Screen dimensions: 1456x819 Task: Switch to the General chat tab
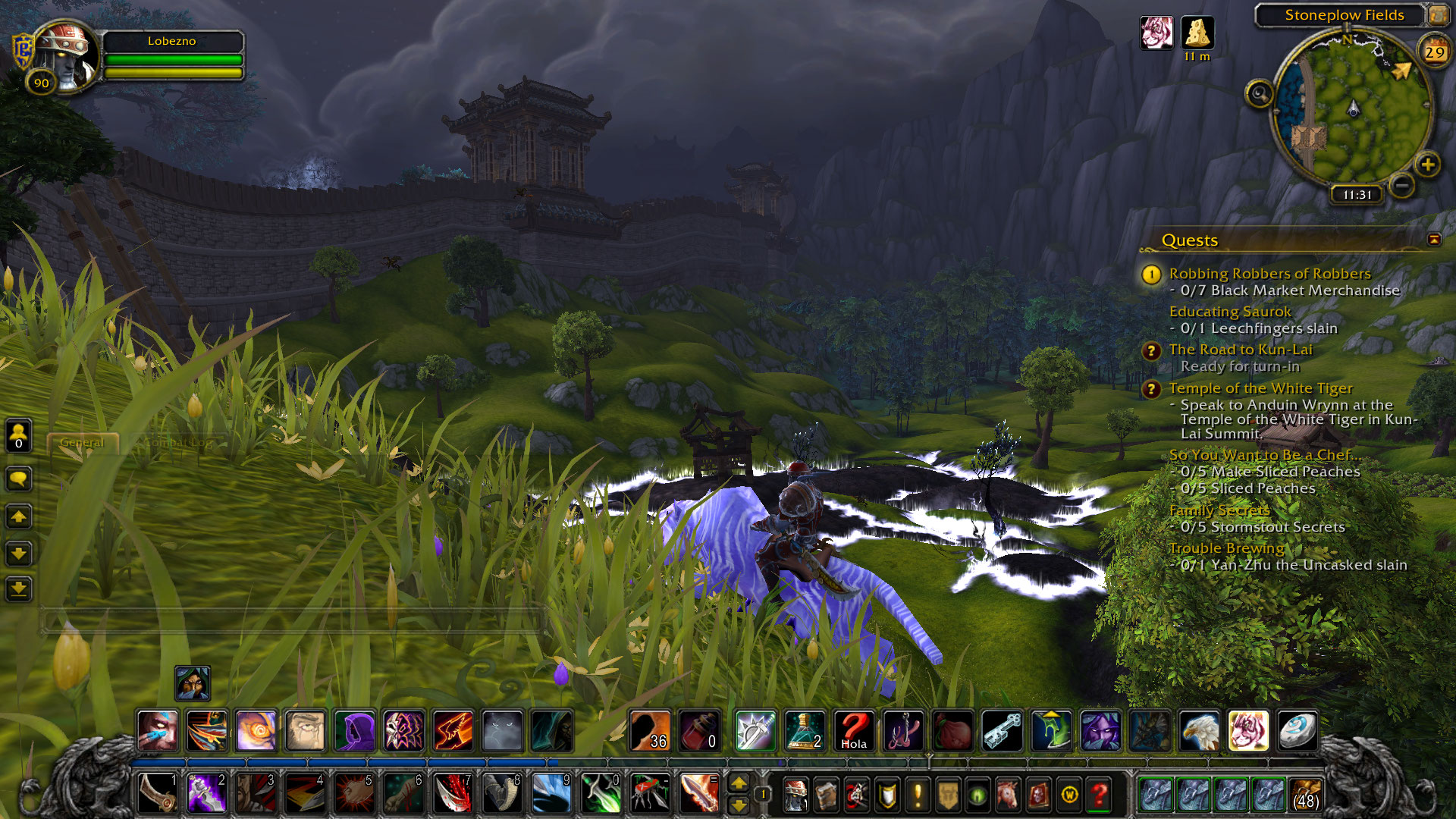pos(82,442)
